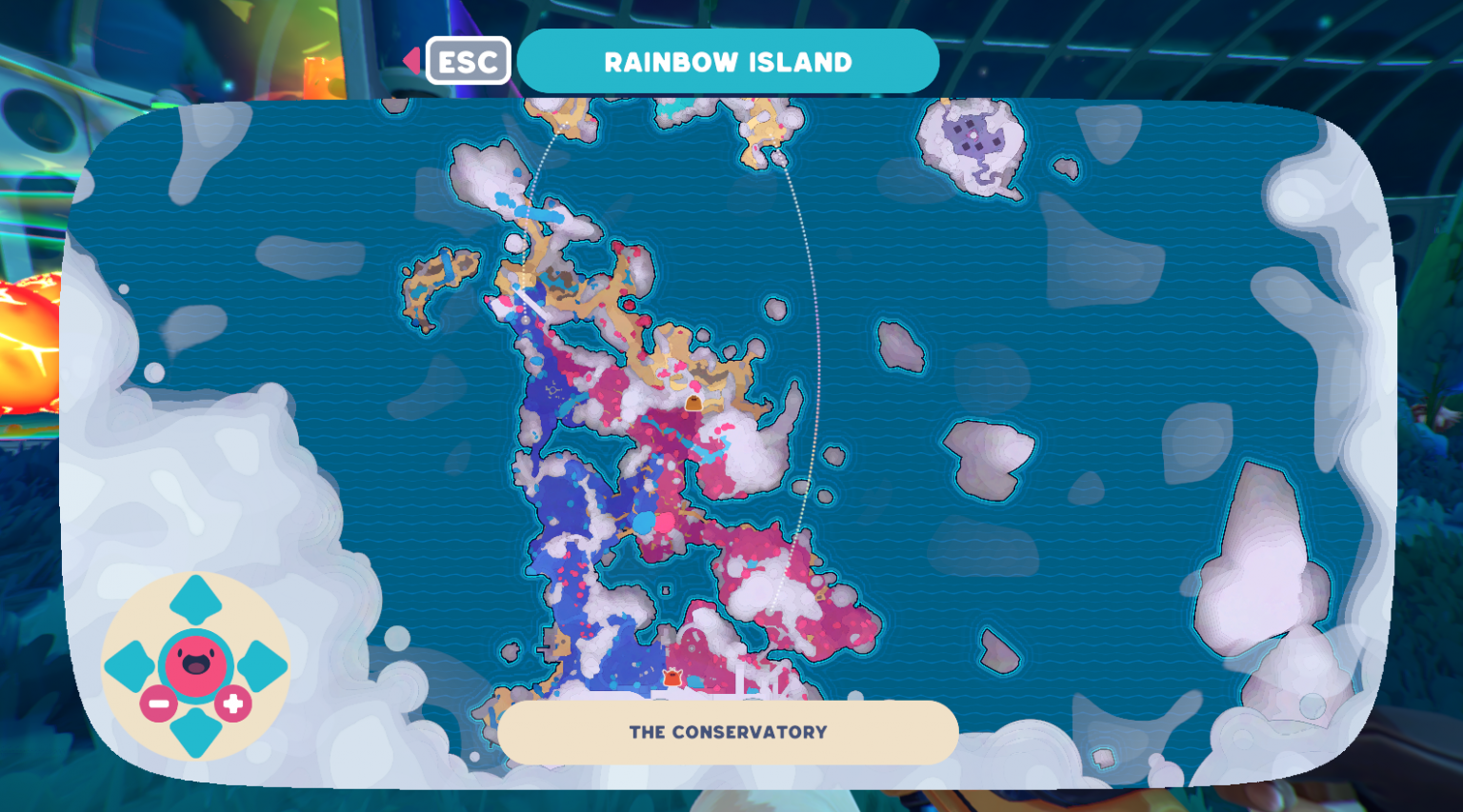Click the pan-down arrow on the map navigator

(195, 733)
